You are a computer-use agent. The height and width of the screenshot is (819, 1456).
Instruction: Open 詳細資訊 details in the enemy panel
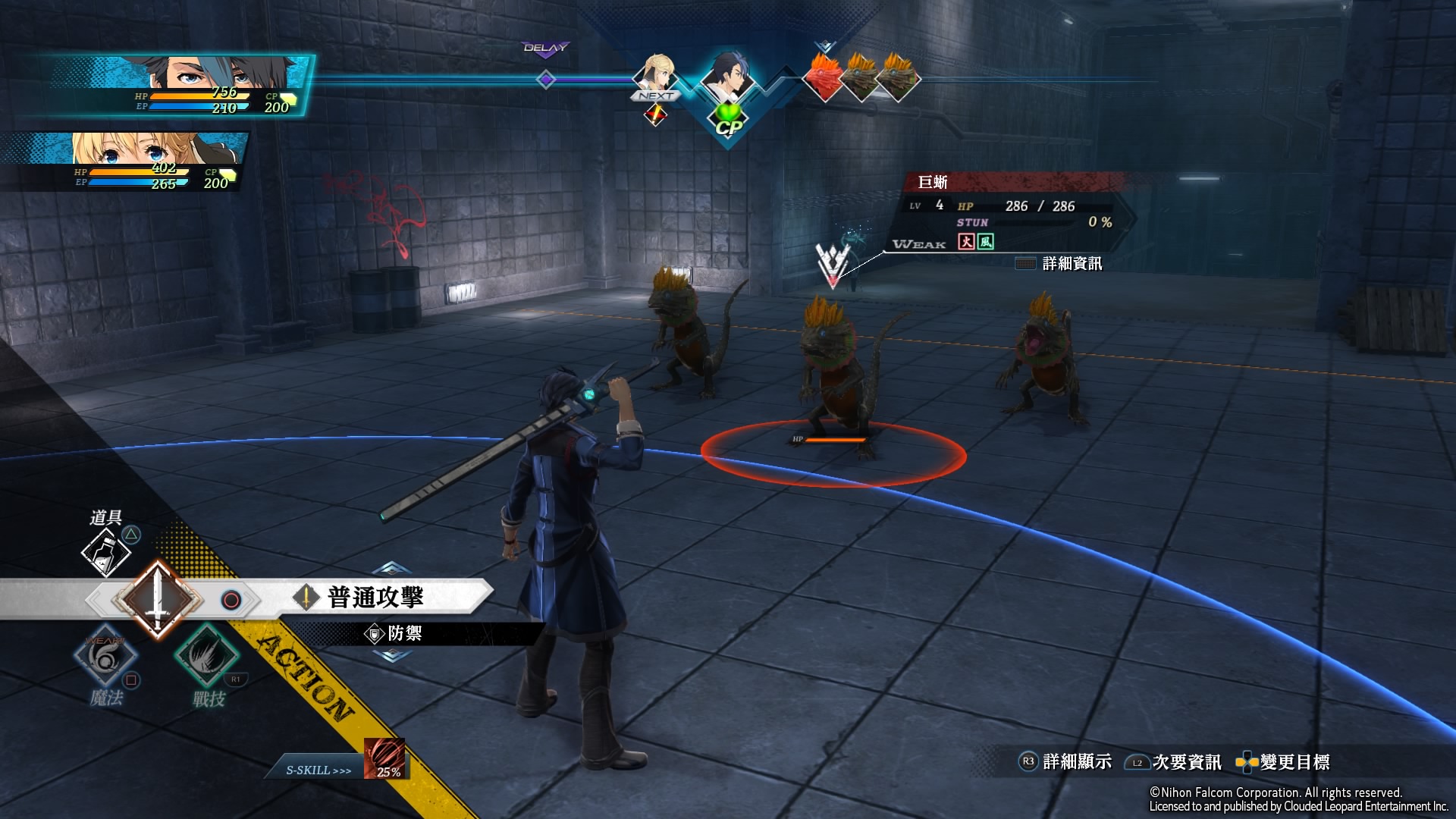point(1072,263)
